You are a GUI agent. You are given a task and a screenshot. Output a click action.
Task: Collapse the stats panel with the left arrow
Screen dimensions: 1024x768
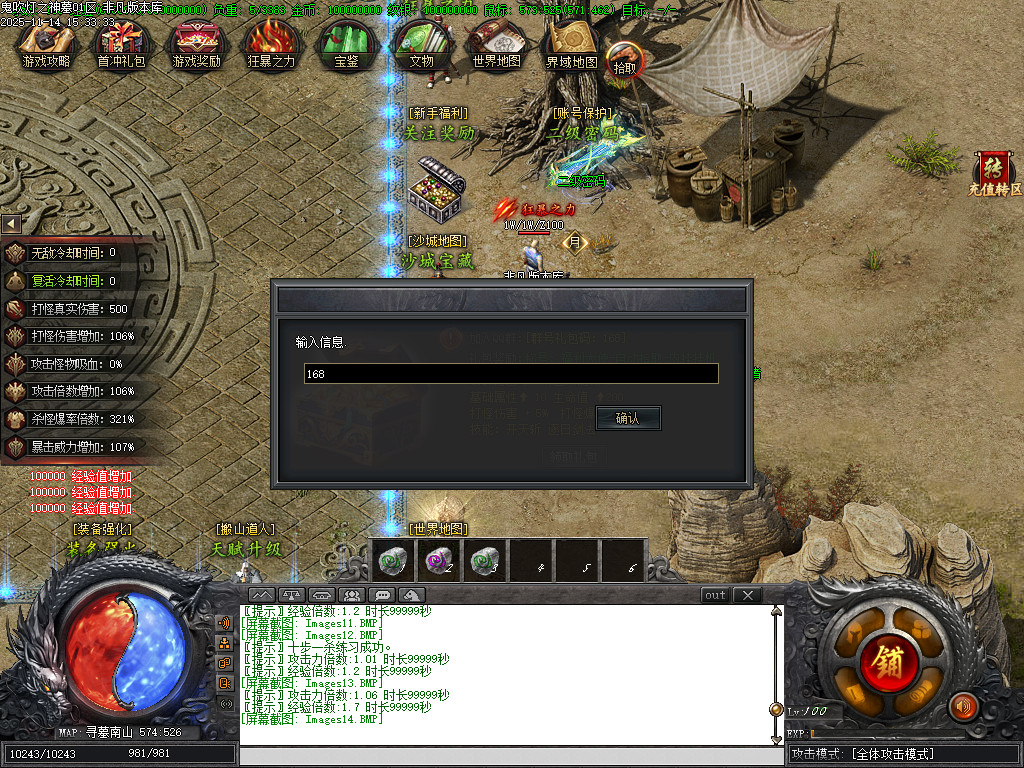tap(11, 224)
